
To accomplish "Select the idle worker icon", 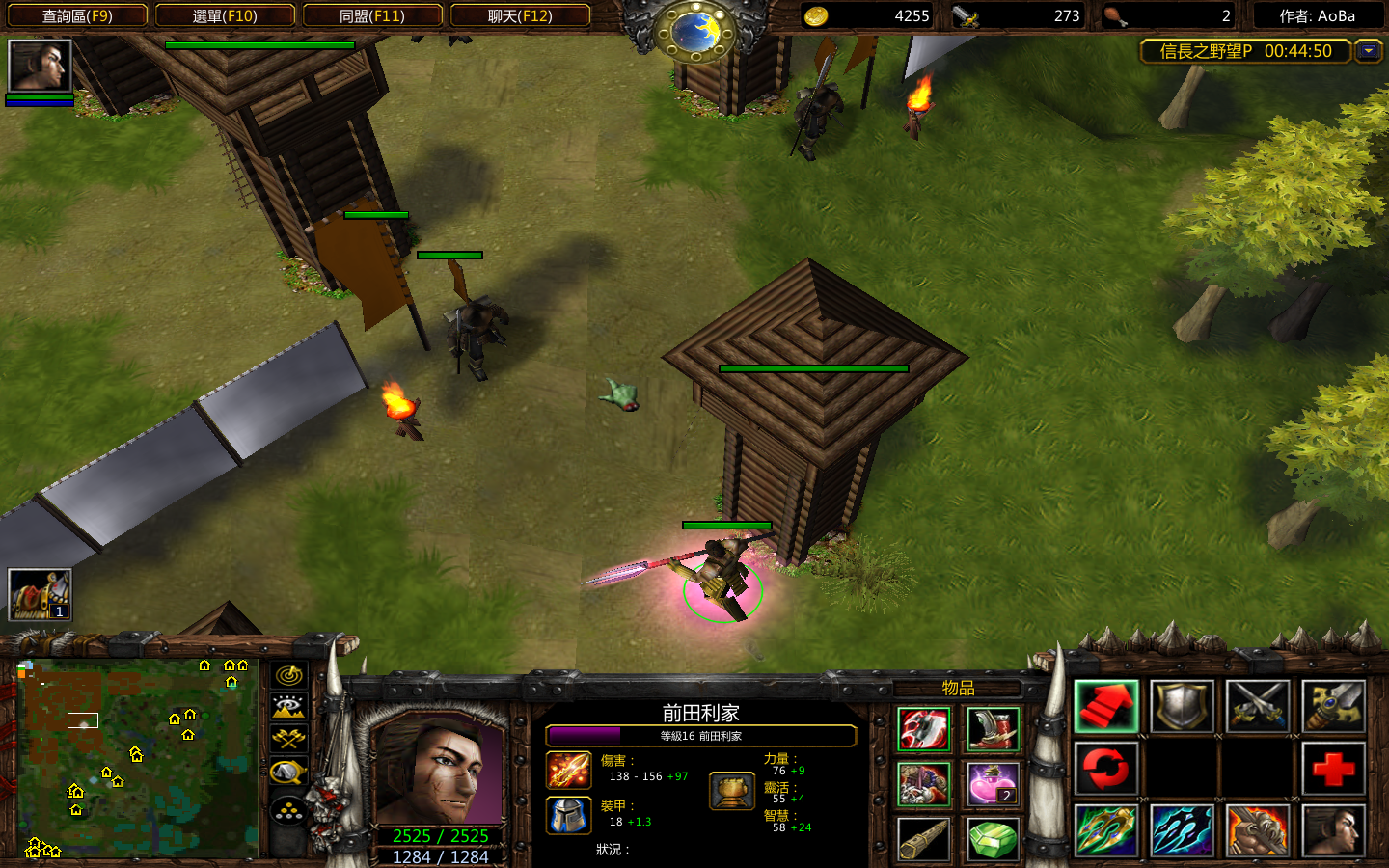I will coord(40,594).
